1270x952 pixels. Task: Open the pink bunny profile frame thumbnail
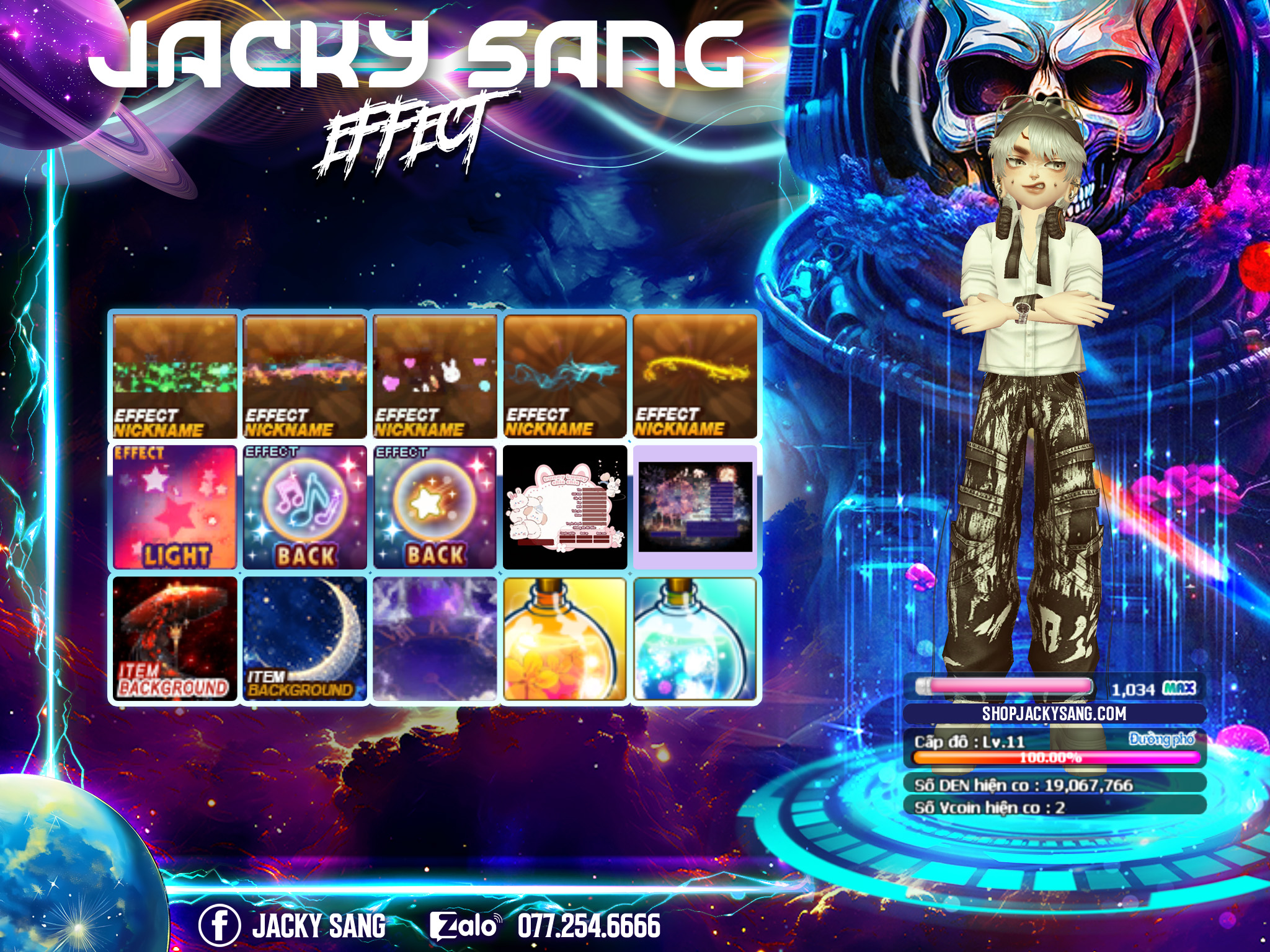565,507
